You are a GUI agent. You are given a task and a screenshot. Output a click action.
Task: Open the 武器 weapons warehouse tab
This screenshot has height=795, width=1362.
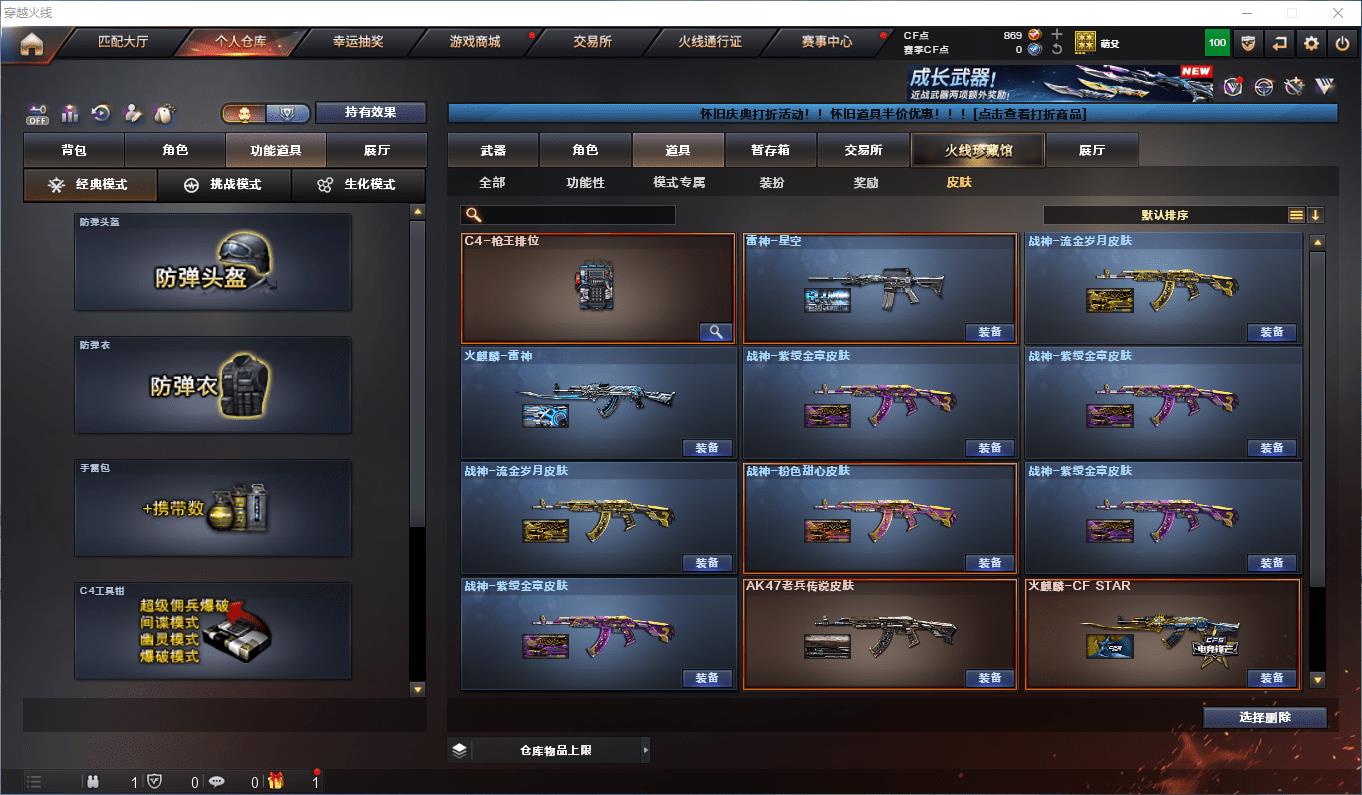coord(493,150)
